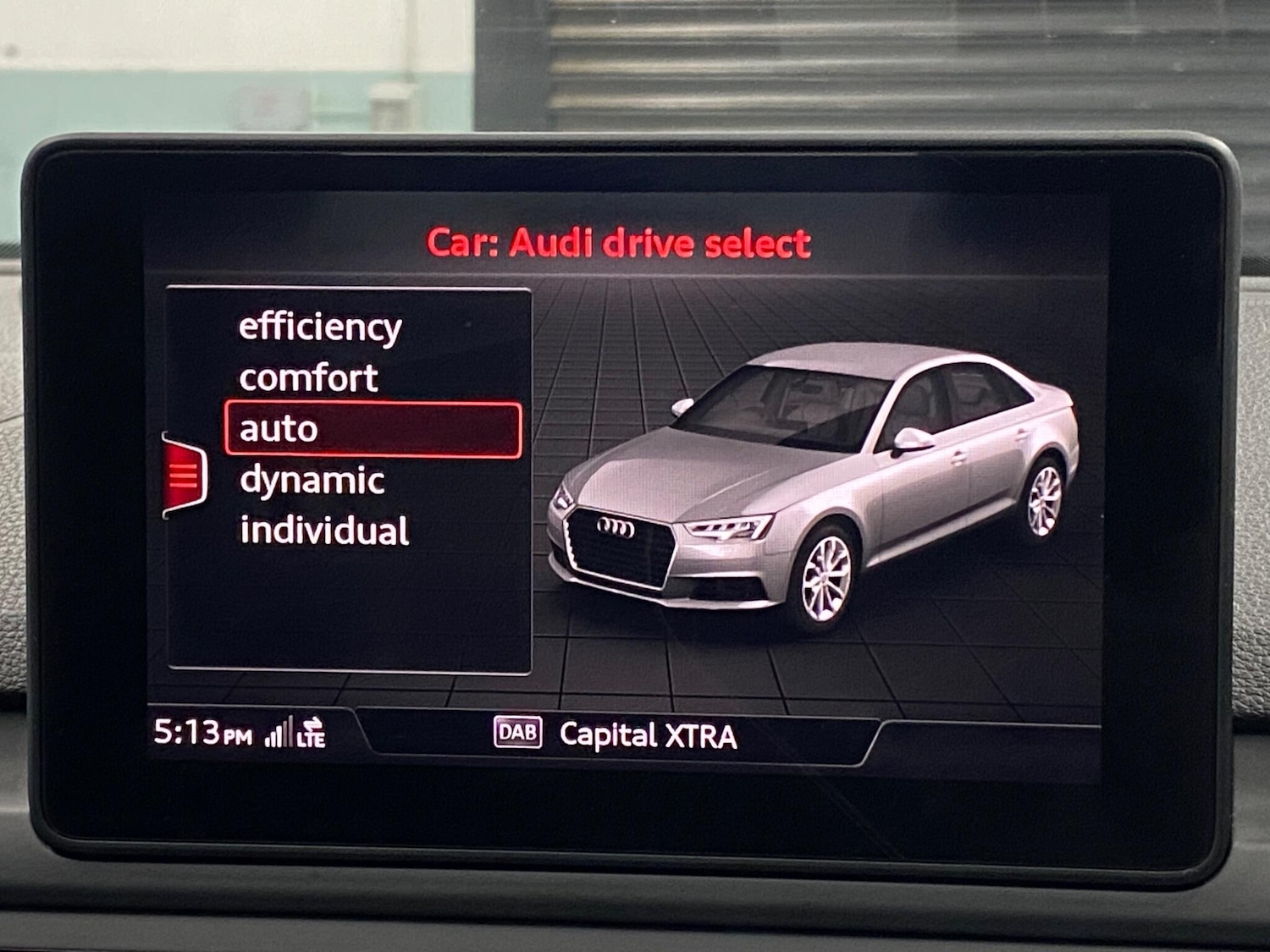Tap the drive mode selection highlight box
Viewport: 1270px width, 952px height.
point(371,428)
